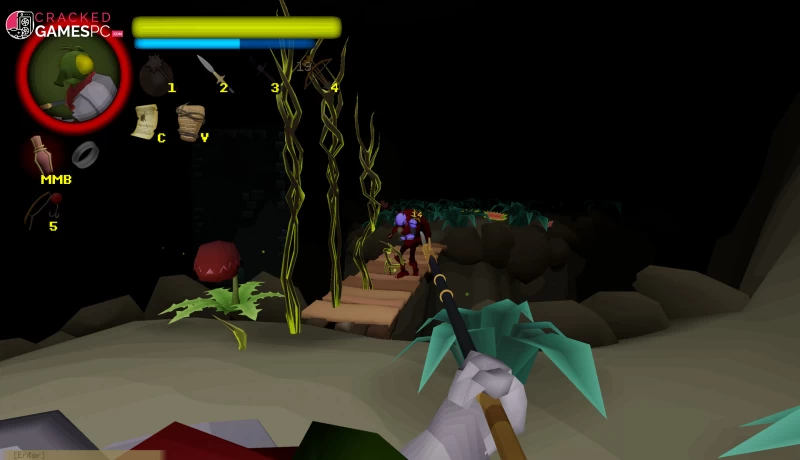The height and width of the screenshot is (460, 800).
Task: Open the rope-tied backpack icon
Action: [x=190, y=121]
